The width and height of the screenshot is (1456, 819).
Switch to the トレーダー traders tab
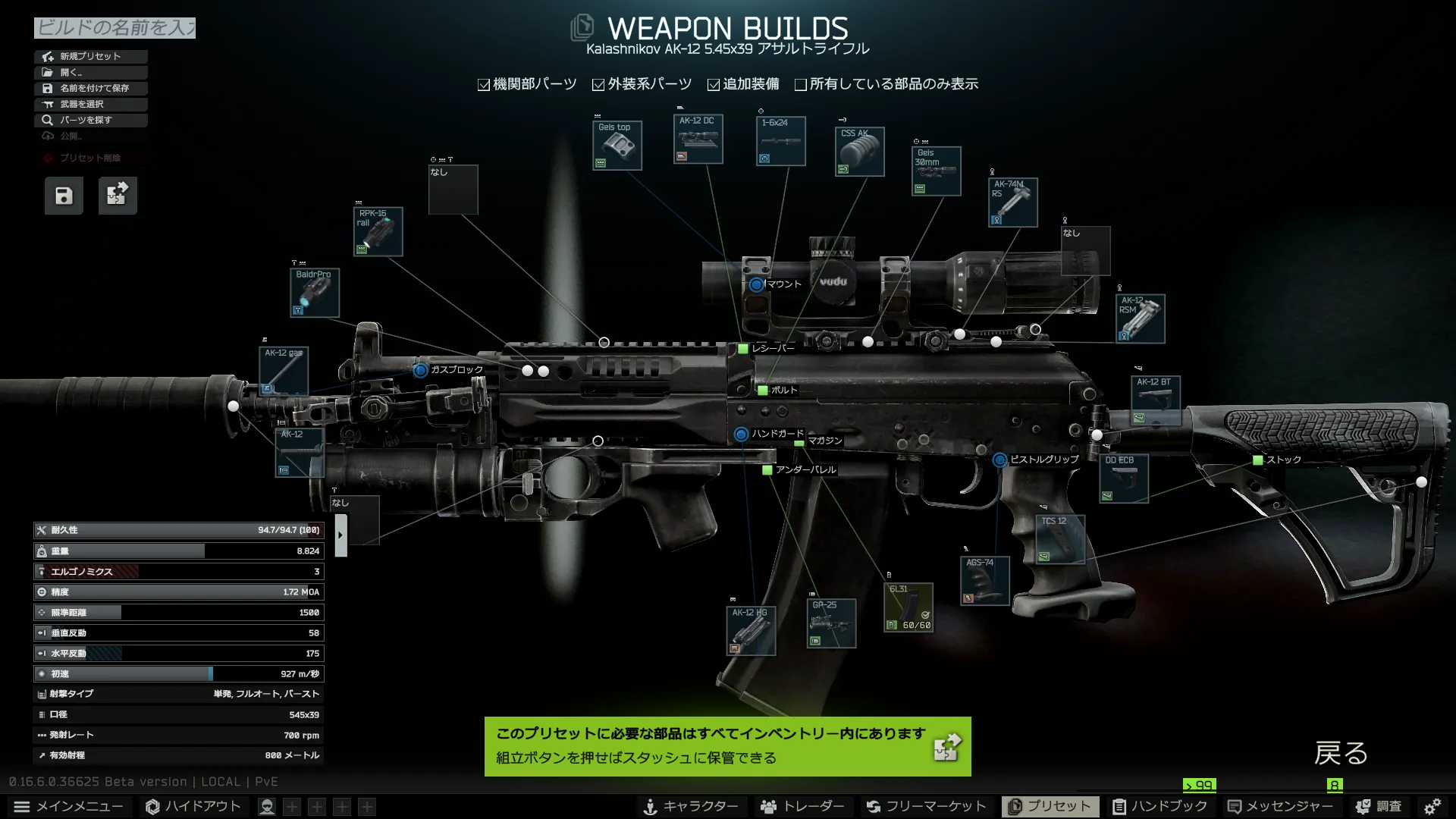point(802,806)
